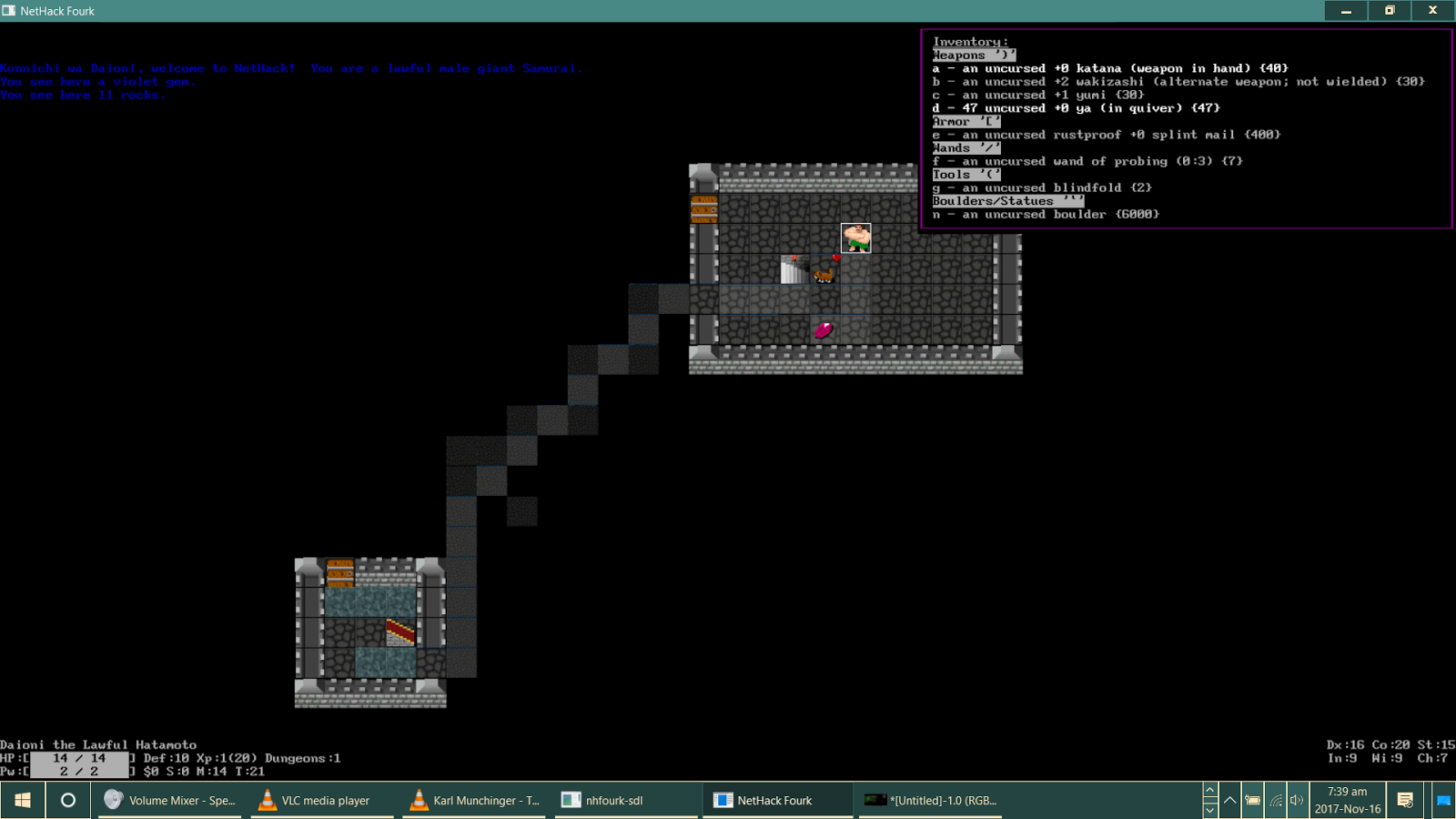Image resolution: width=1456 pixels, height=819 pixels.
Task: Click the samurai player character tile
Action: [855, 239]
